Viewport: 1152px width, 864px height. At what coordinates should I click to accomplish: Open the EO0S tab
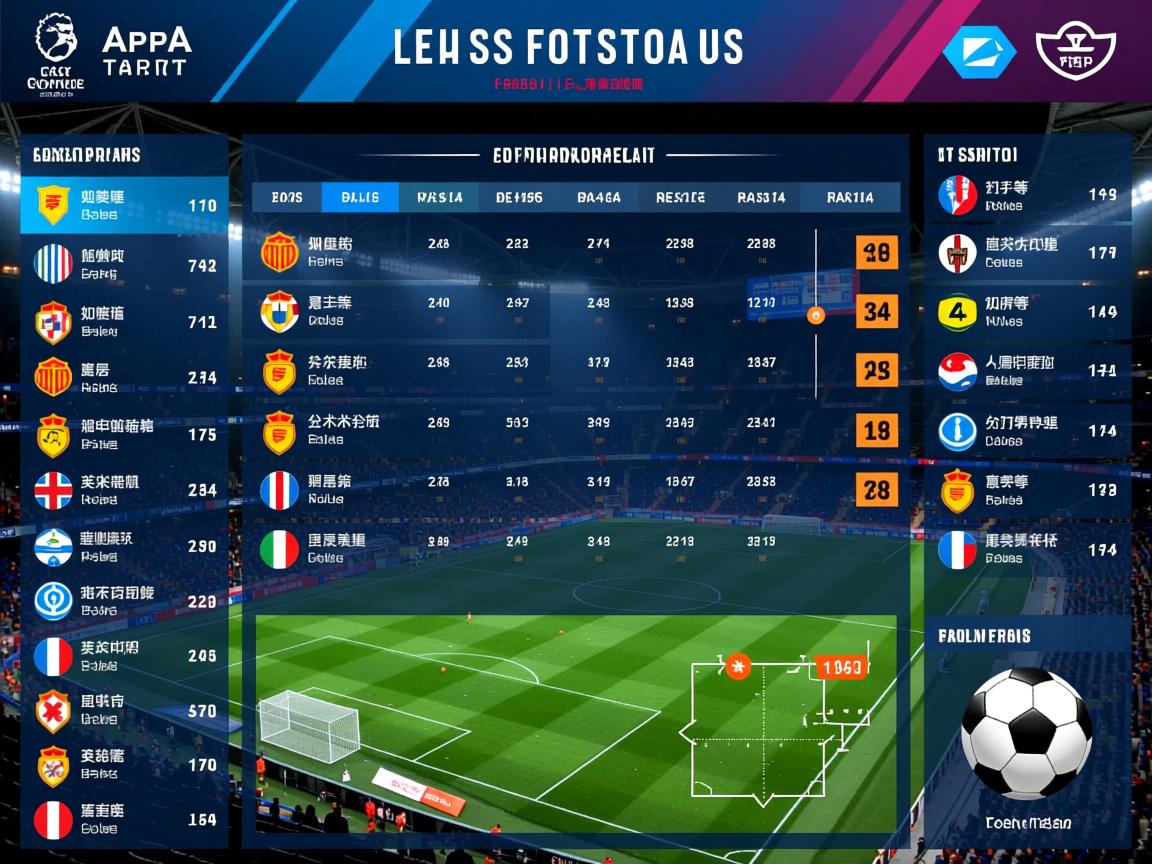click(x=287, y=197)
